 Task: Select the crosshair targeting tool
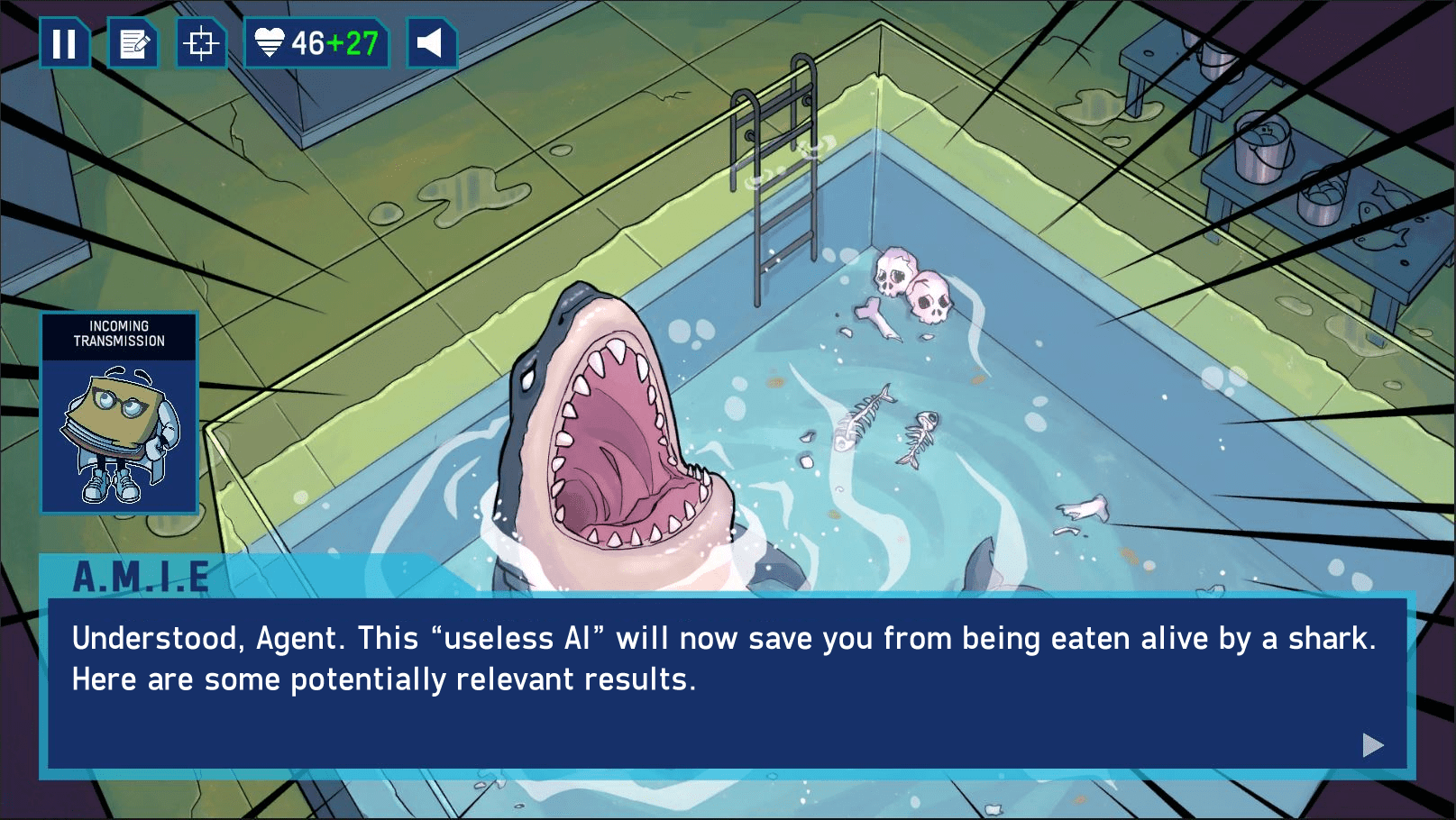201,42
